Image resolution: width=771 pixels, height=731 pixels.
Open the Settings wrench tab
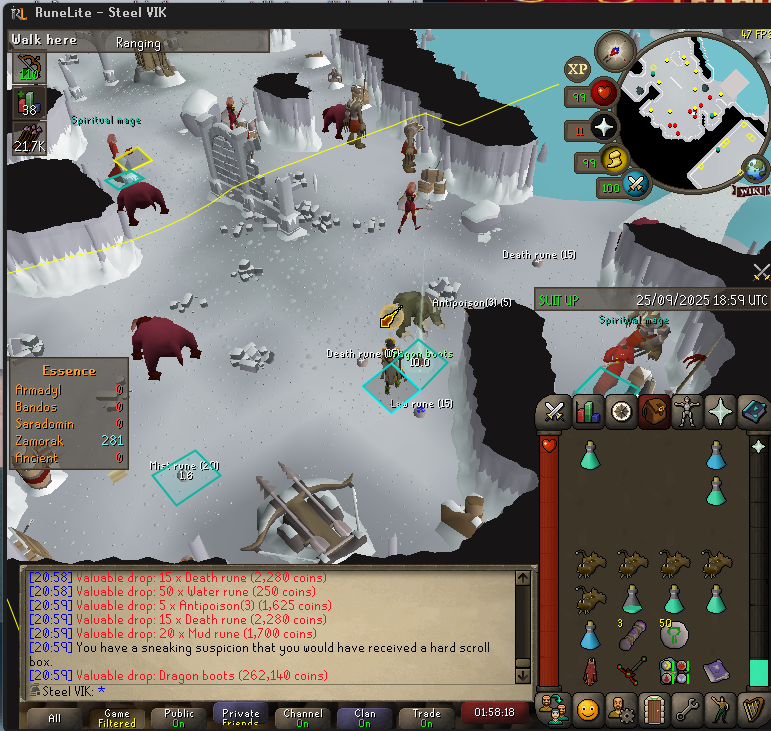685,708
